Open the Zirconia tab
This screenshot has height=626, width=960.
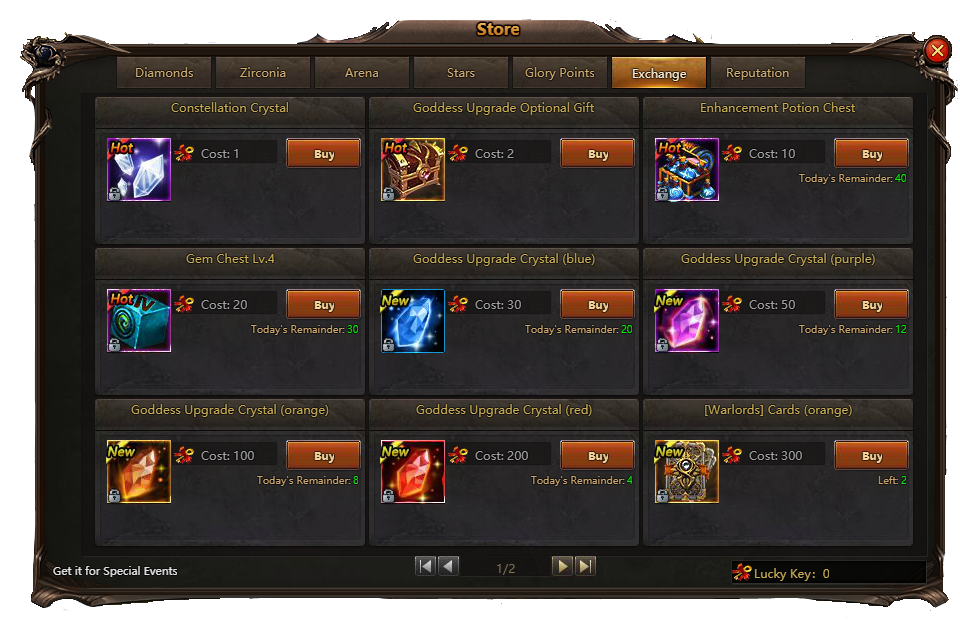263,73
